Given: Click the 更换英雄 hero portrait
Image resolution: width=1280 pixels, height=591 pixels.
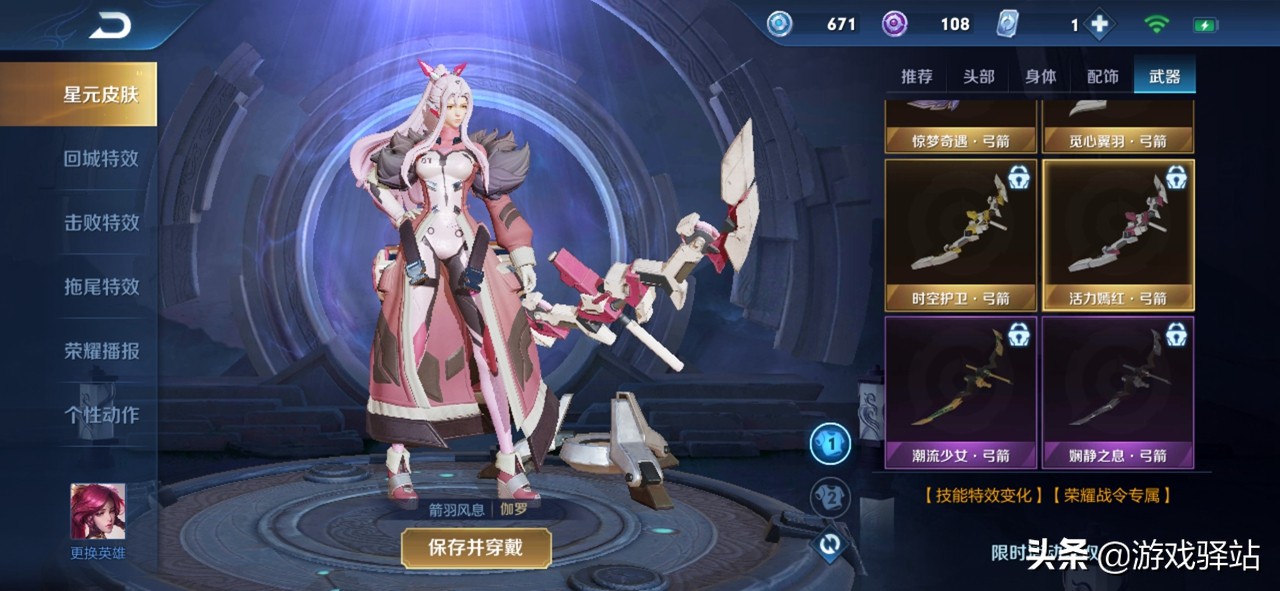Looking at the screenshot, I should tap(98, 514).
